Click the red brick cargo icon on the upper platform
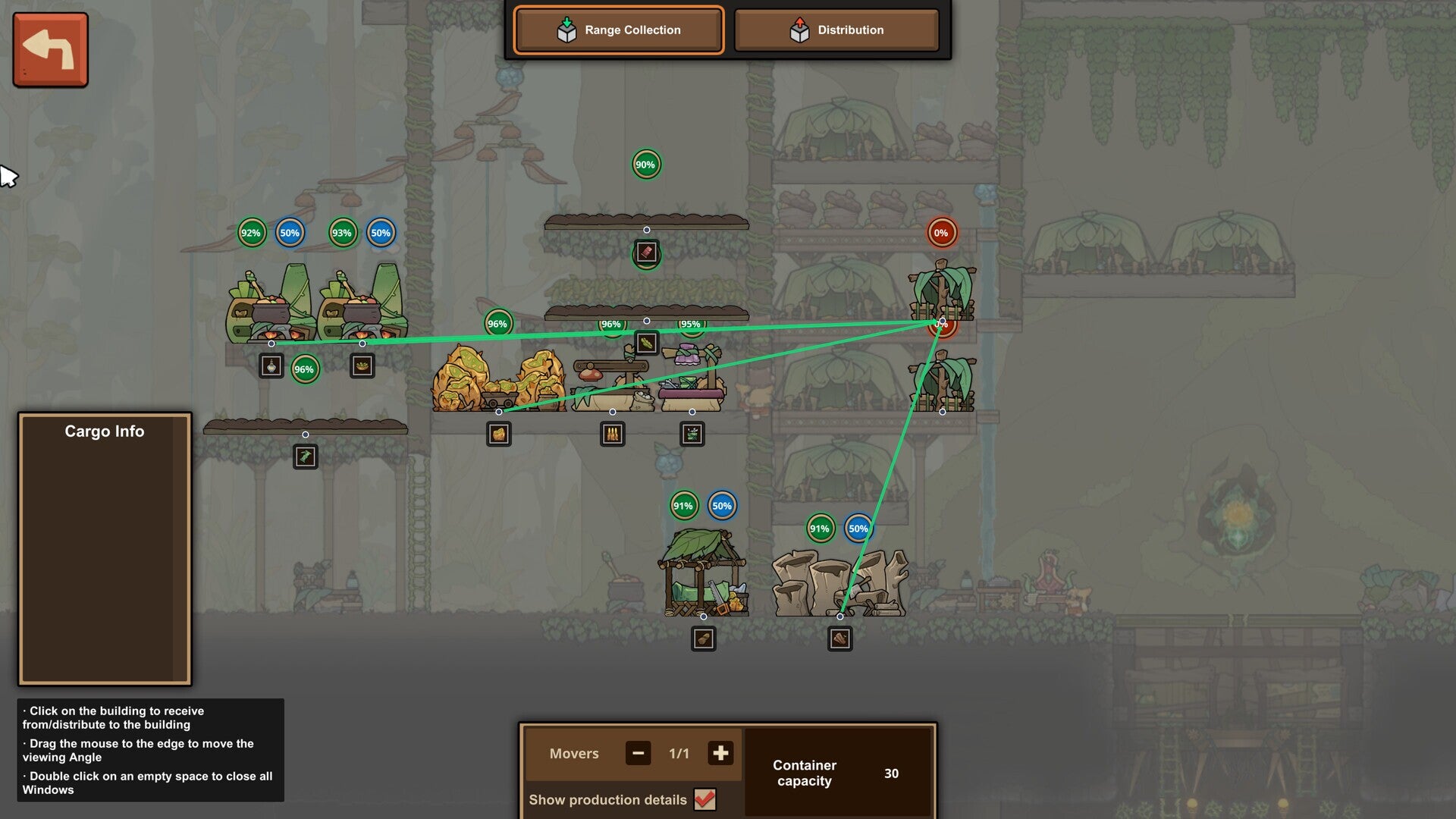 coord(645,253)
